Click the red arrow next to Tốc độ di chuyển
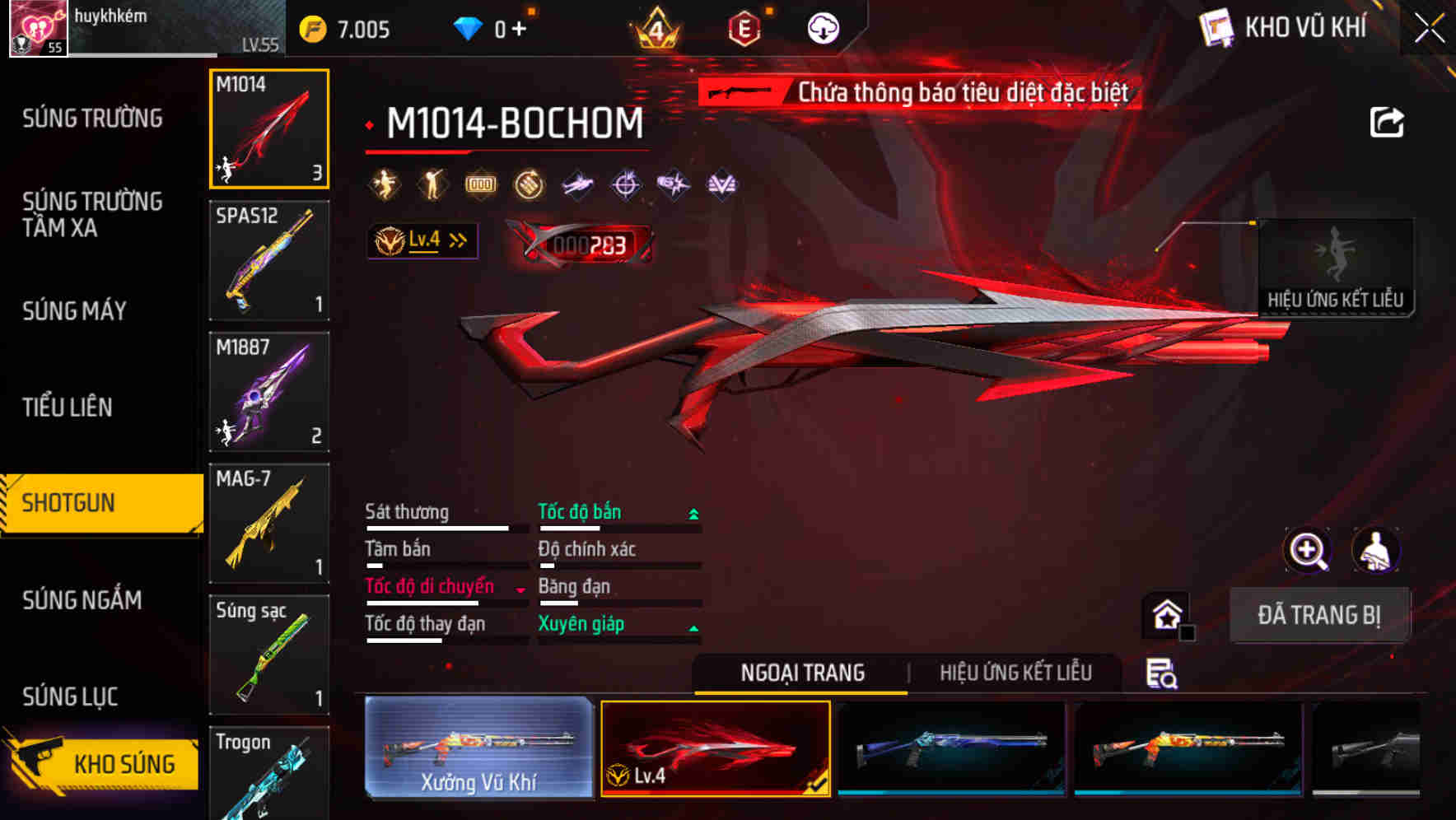 (520, 590)
